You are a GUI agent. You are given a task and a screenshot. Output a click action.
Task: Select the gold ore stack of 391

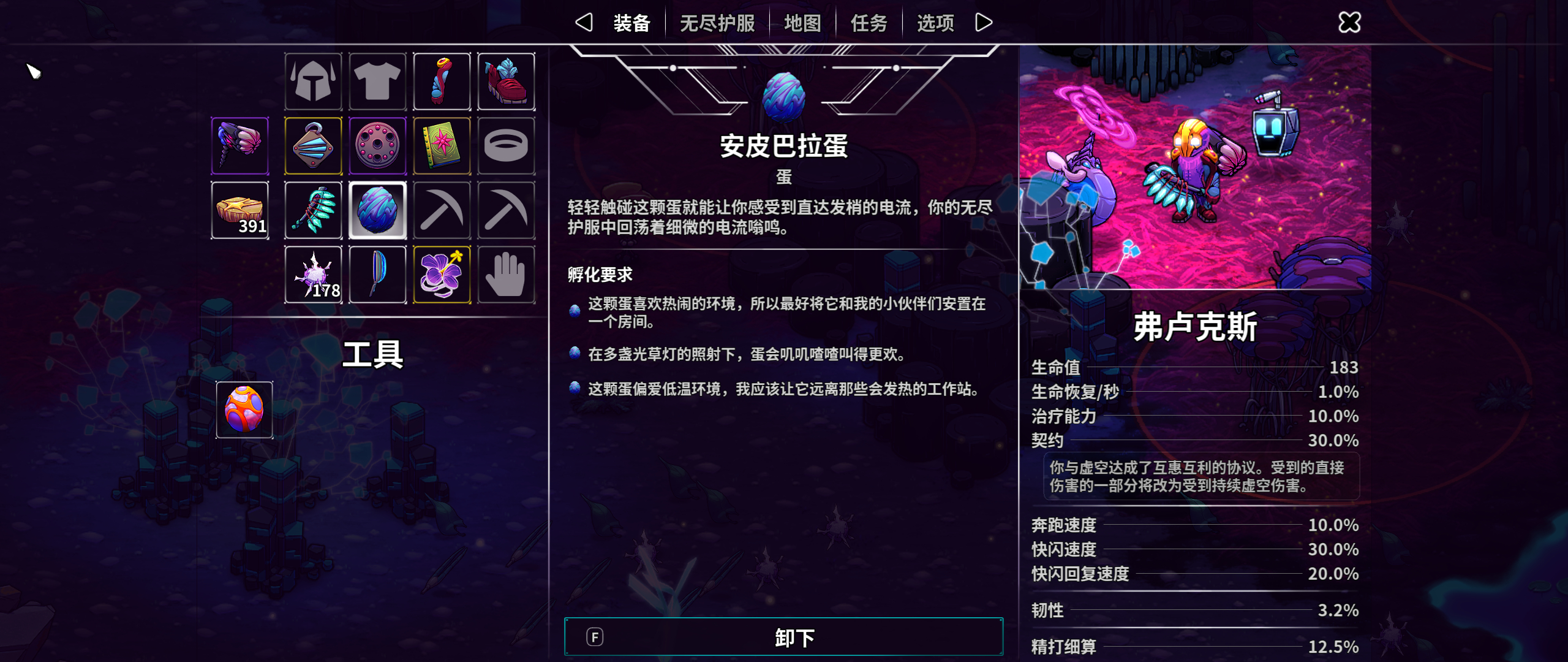(239, 211)
